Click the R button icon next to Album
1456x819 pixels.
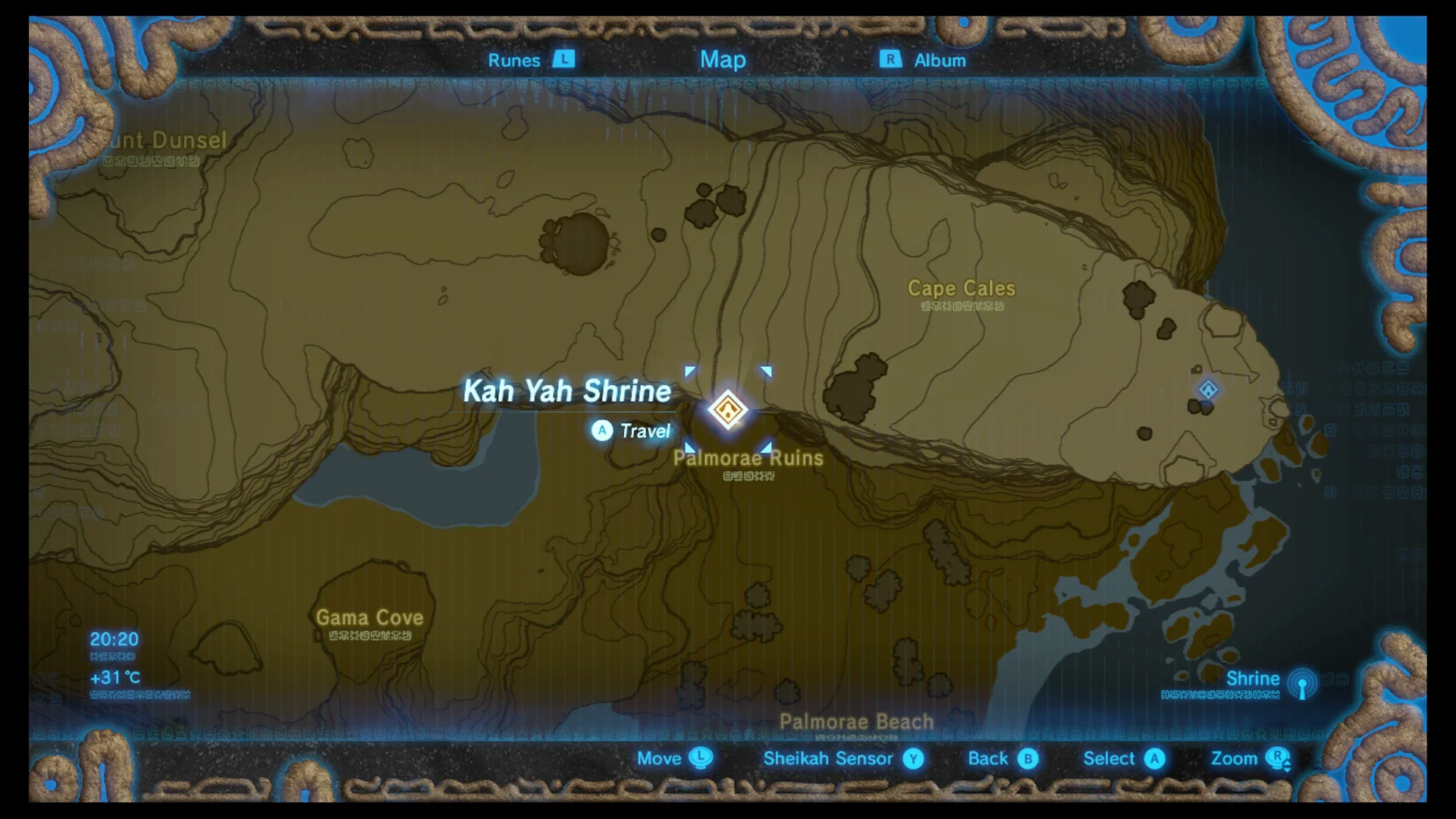890,60
